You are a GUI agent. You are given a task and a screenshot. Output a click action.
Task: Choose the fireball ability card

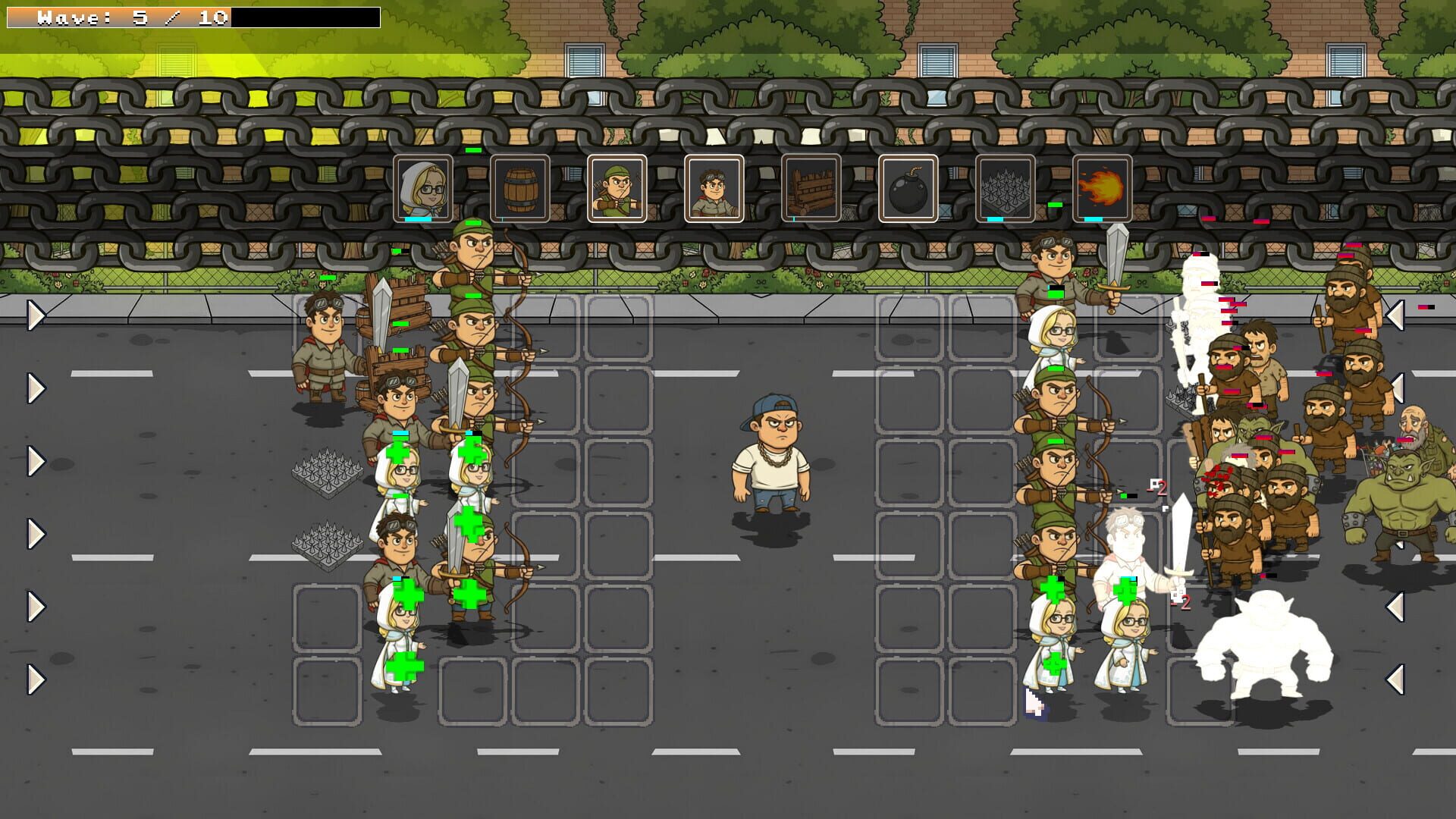click(1101, 188)
